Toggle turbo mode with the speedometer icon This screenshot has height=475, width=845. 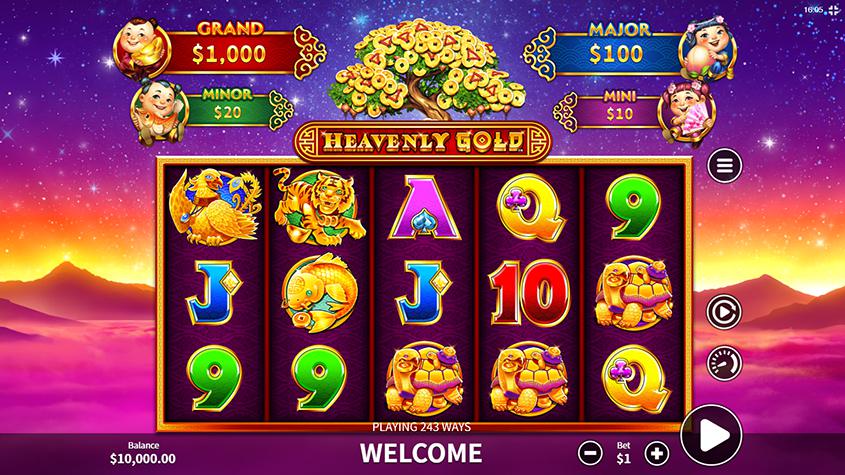[x=724, y=362]
